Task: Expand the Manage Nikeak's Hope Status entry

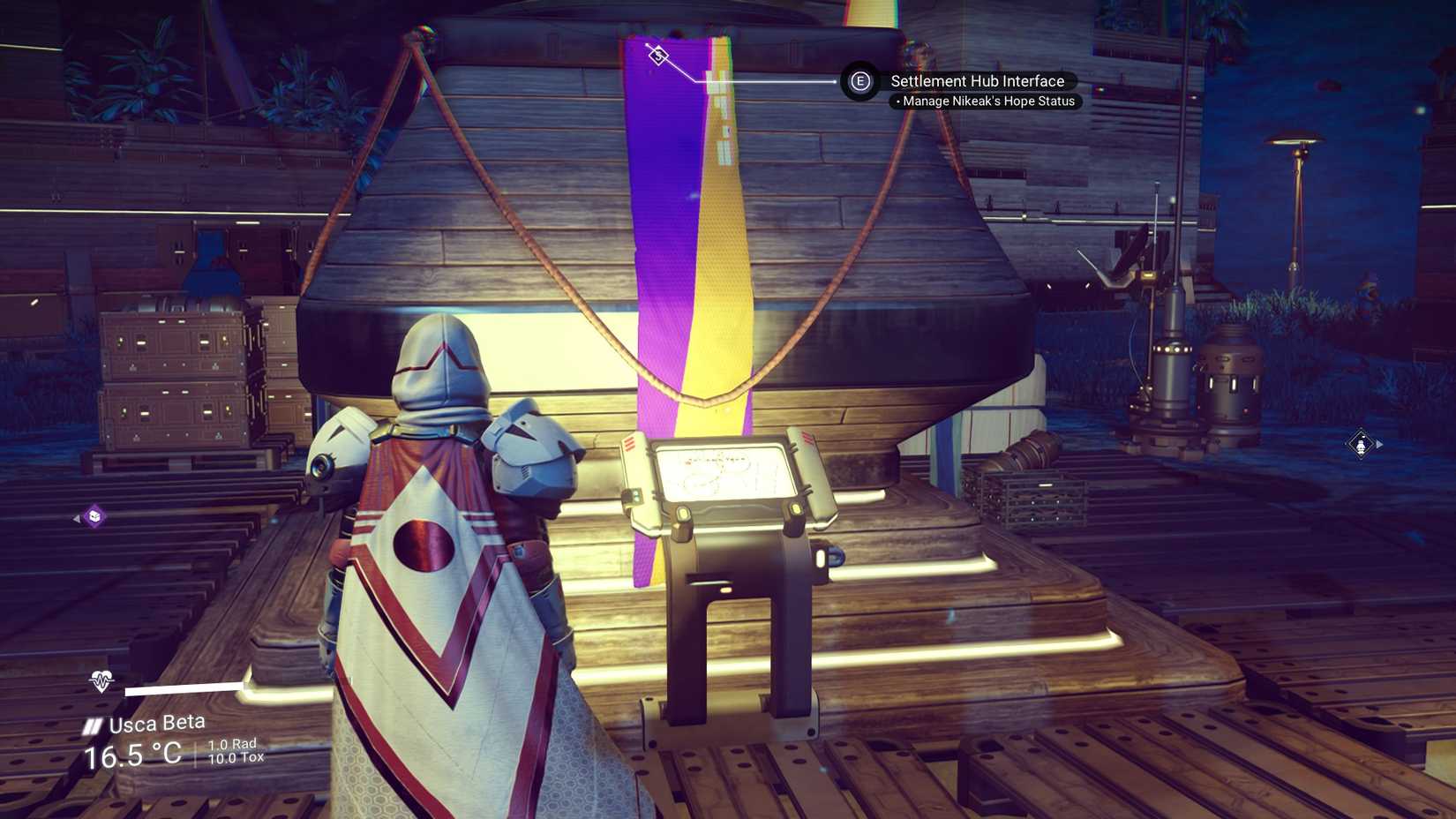Action: tap(987, 101)
